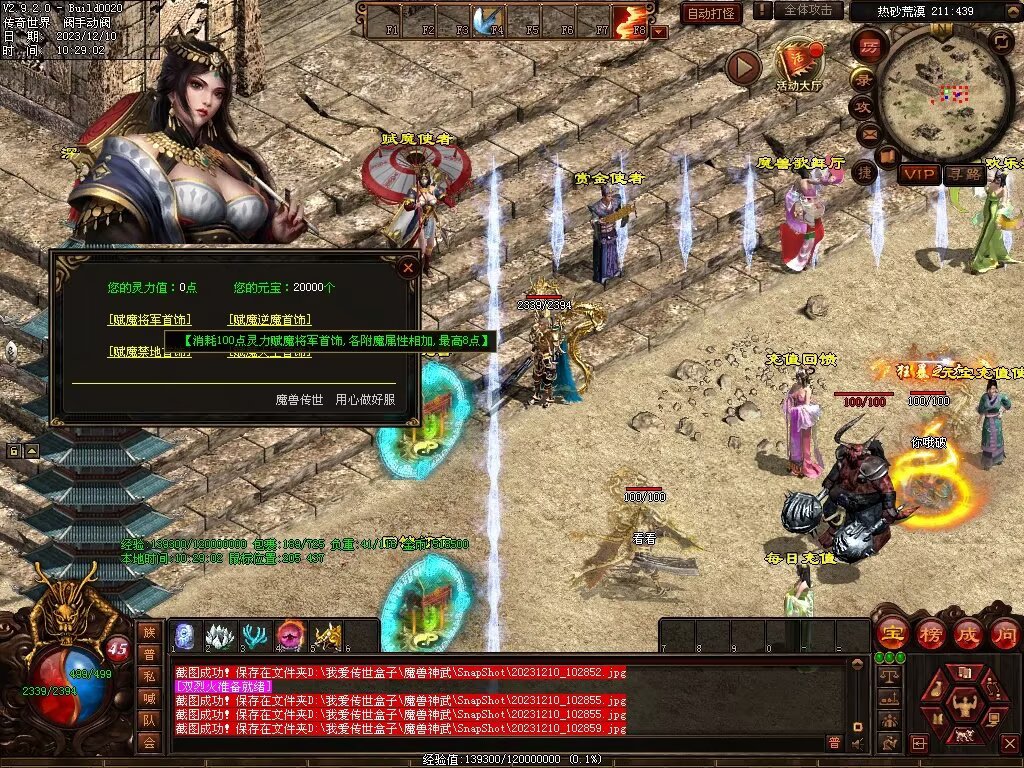The height and width of the screenshot is (768, 1024).
Task: Click the round play arrow button
Action: pos(743,67)
